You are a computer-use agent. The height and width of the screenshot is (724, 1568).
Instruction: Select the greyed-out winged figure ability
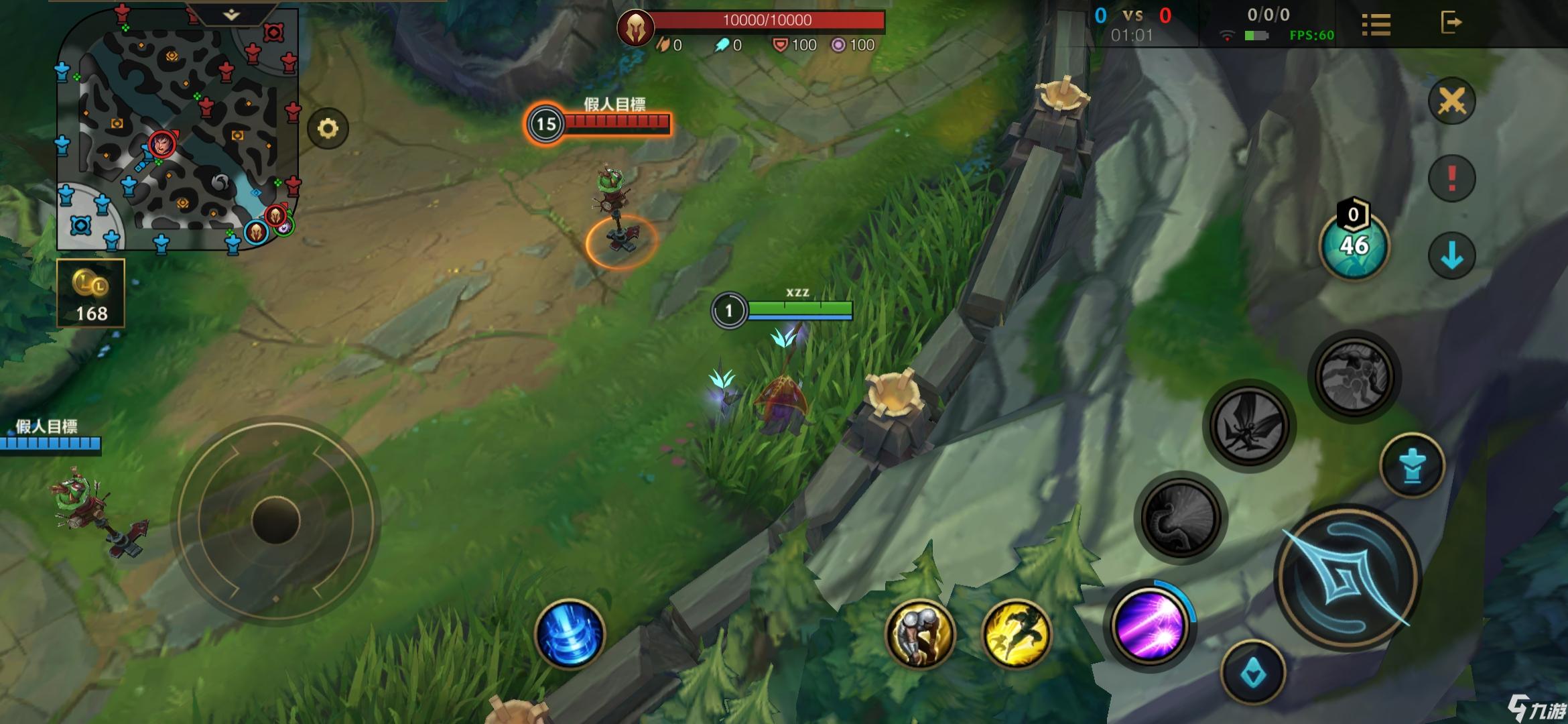click(1249, 425)
